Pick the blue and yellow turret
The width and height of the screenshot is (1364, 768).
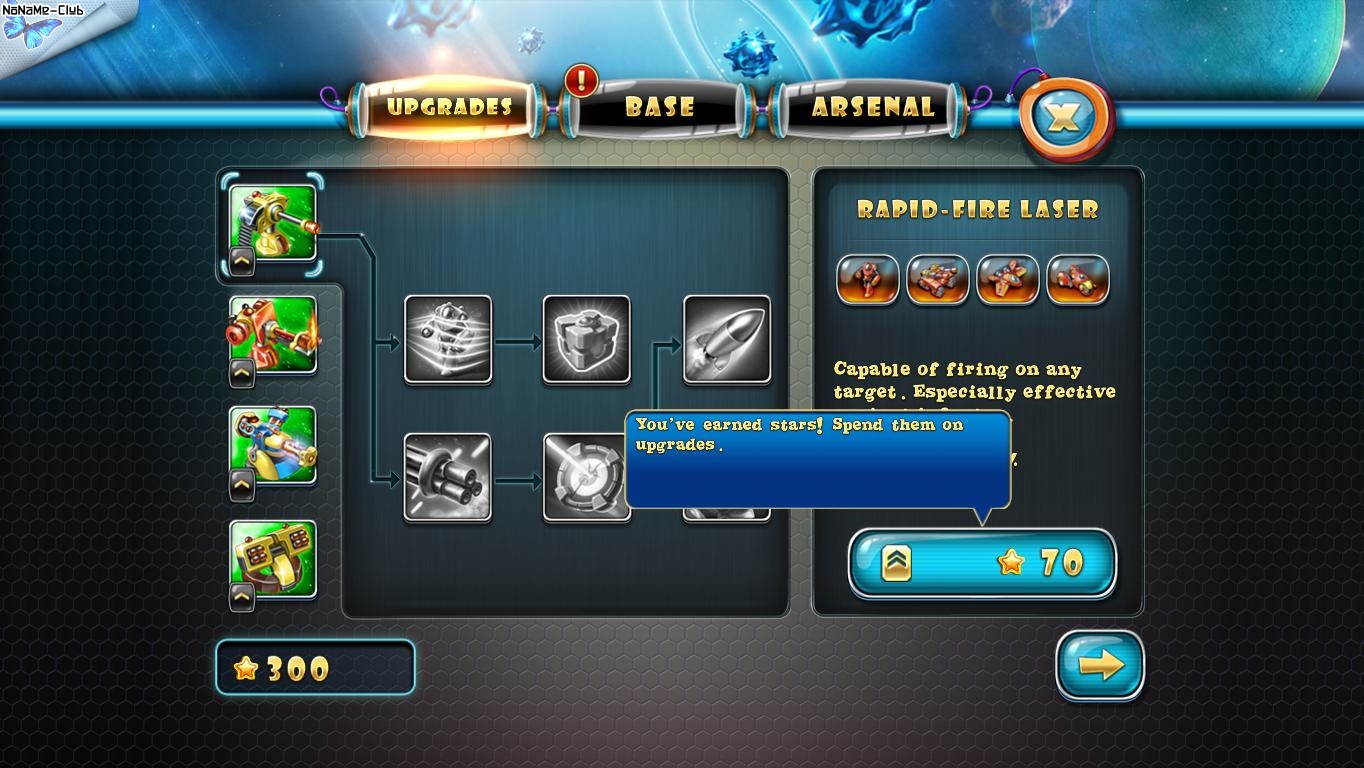272,447
